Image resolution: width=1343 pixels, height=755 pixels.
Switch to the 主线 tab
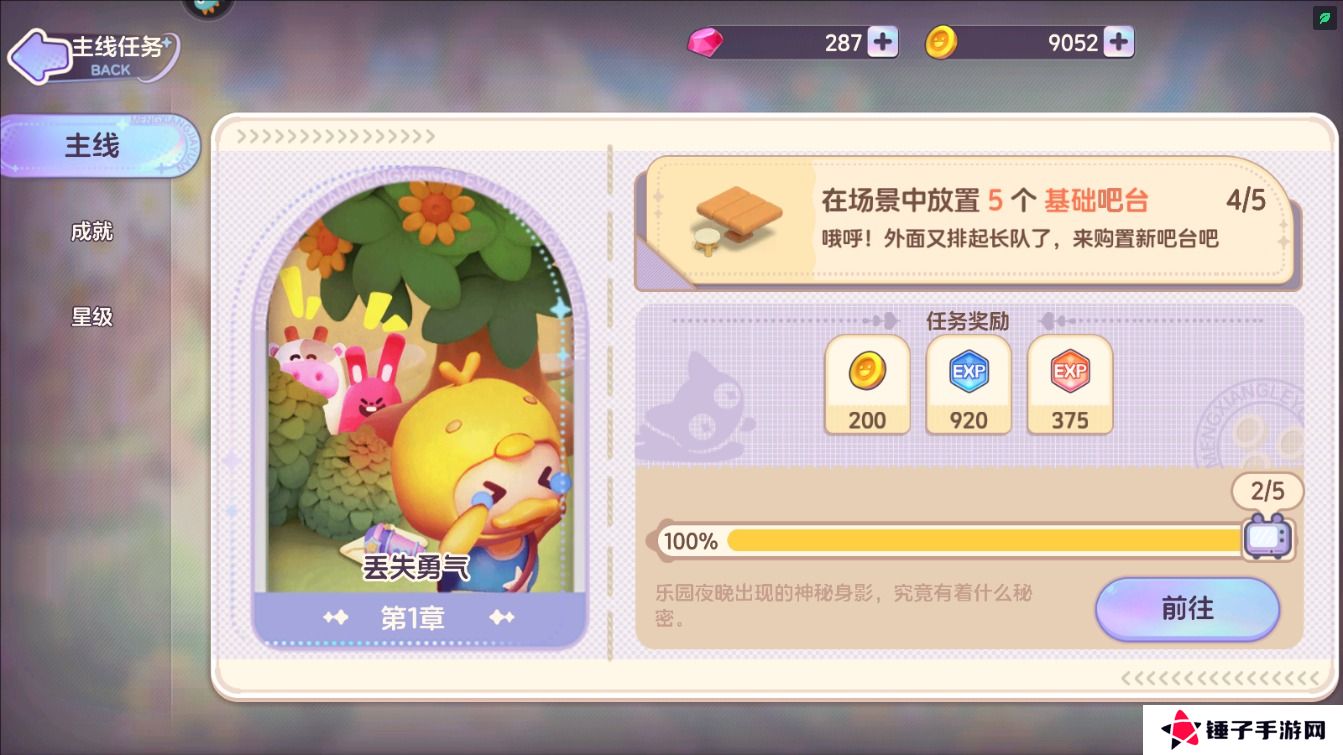(x=92, y=146)
